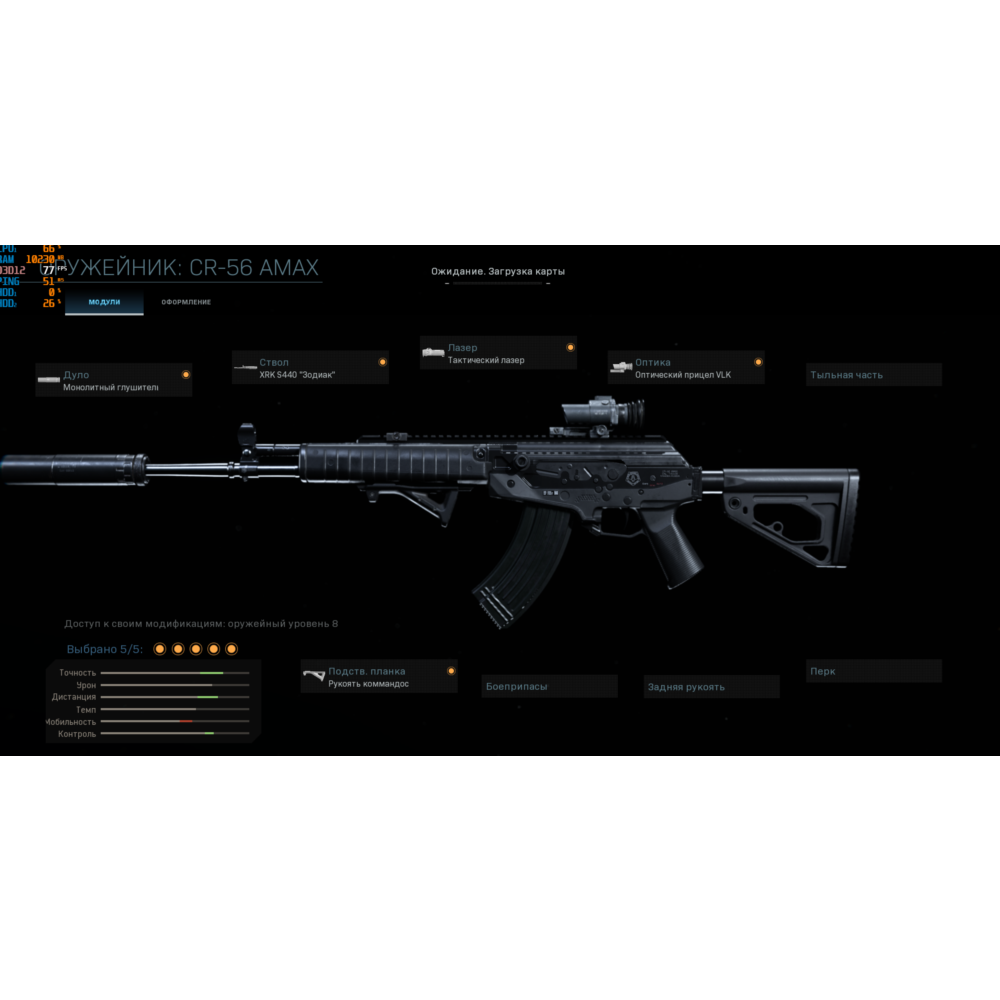Viewport: 1000px width, 1000px height.
Task: Open the Оформление tab
Action: click(x=186, y=302)
